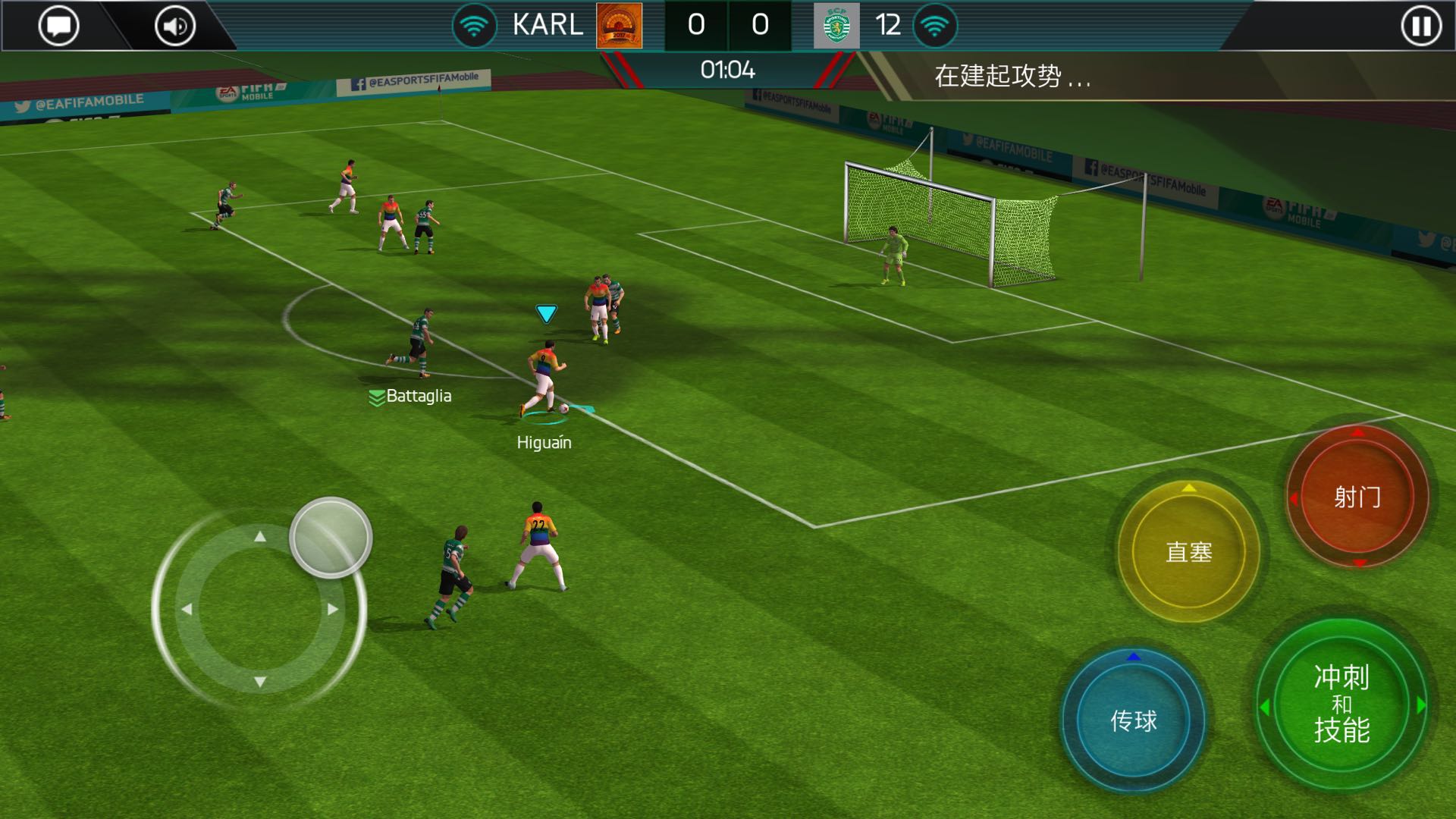Screen dimensions: 1456x819
Task: Pause the match
Action: 1420,27
